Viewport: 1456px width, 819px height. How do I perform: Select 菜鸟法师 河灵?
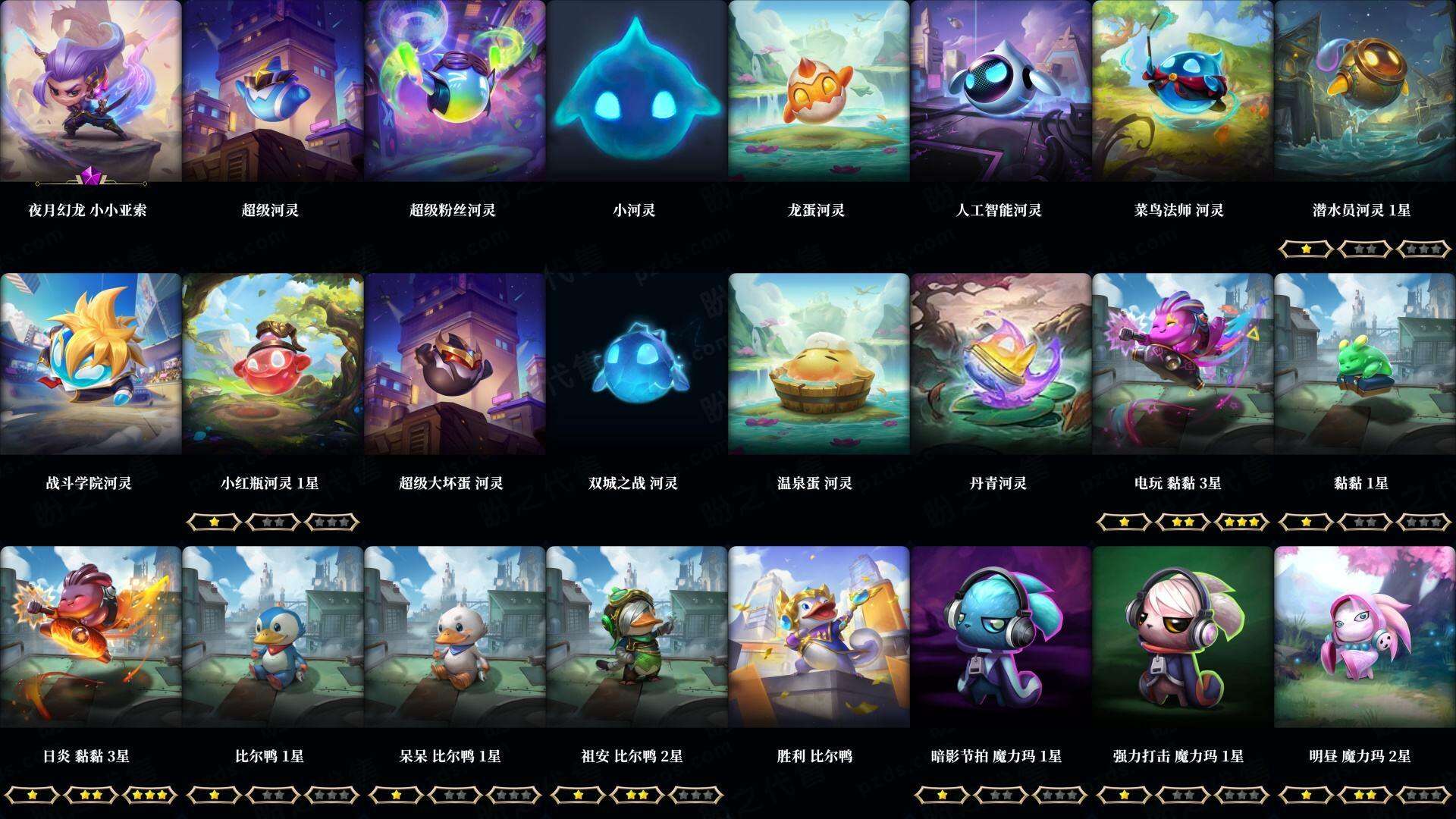[x=1179, y=95]
